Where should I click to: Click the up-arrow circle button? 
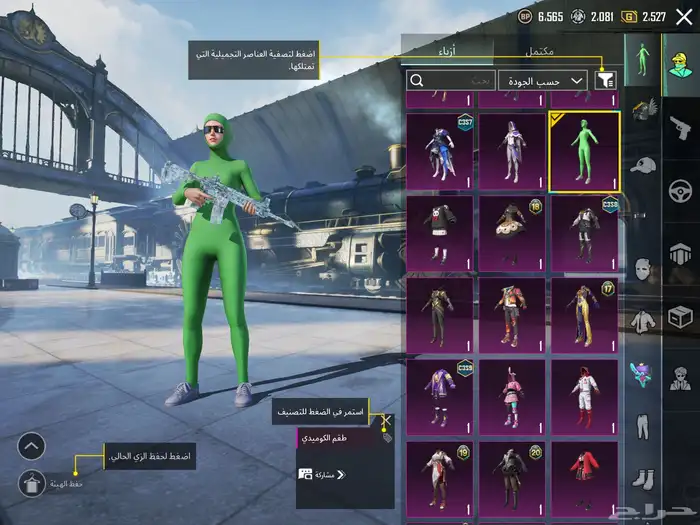click(32, 446)
